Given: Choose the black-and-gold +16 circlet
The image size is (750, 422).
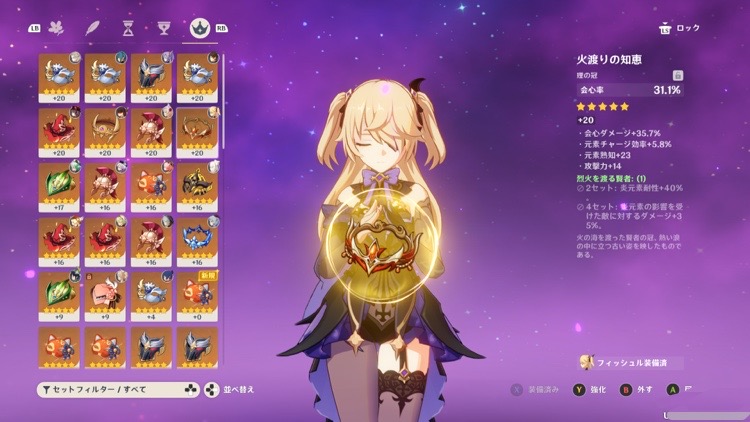Looking at the screenshot, I should tap(197, 185).
